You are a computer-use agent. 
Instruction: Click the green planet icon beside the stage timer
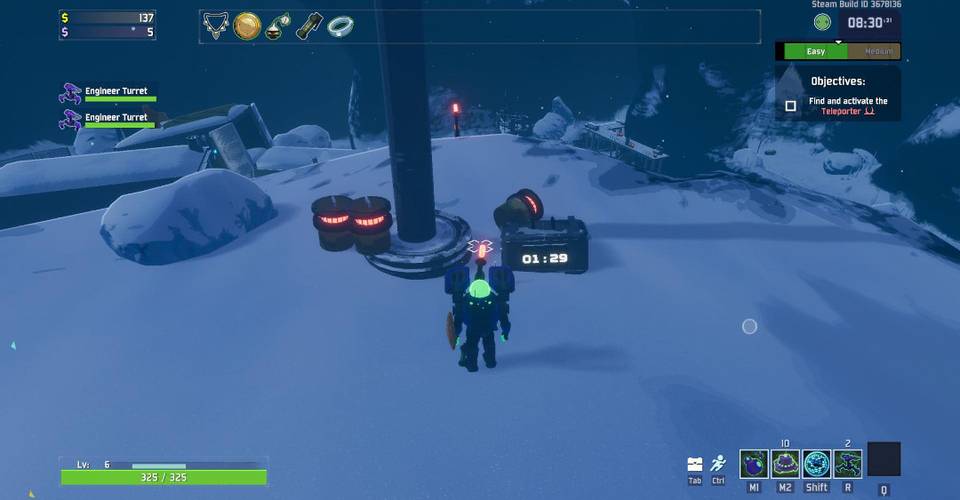tap(822, 22)
